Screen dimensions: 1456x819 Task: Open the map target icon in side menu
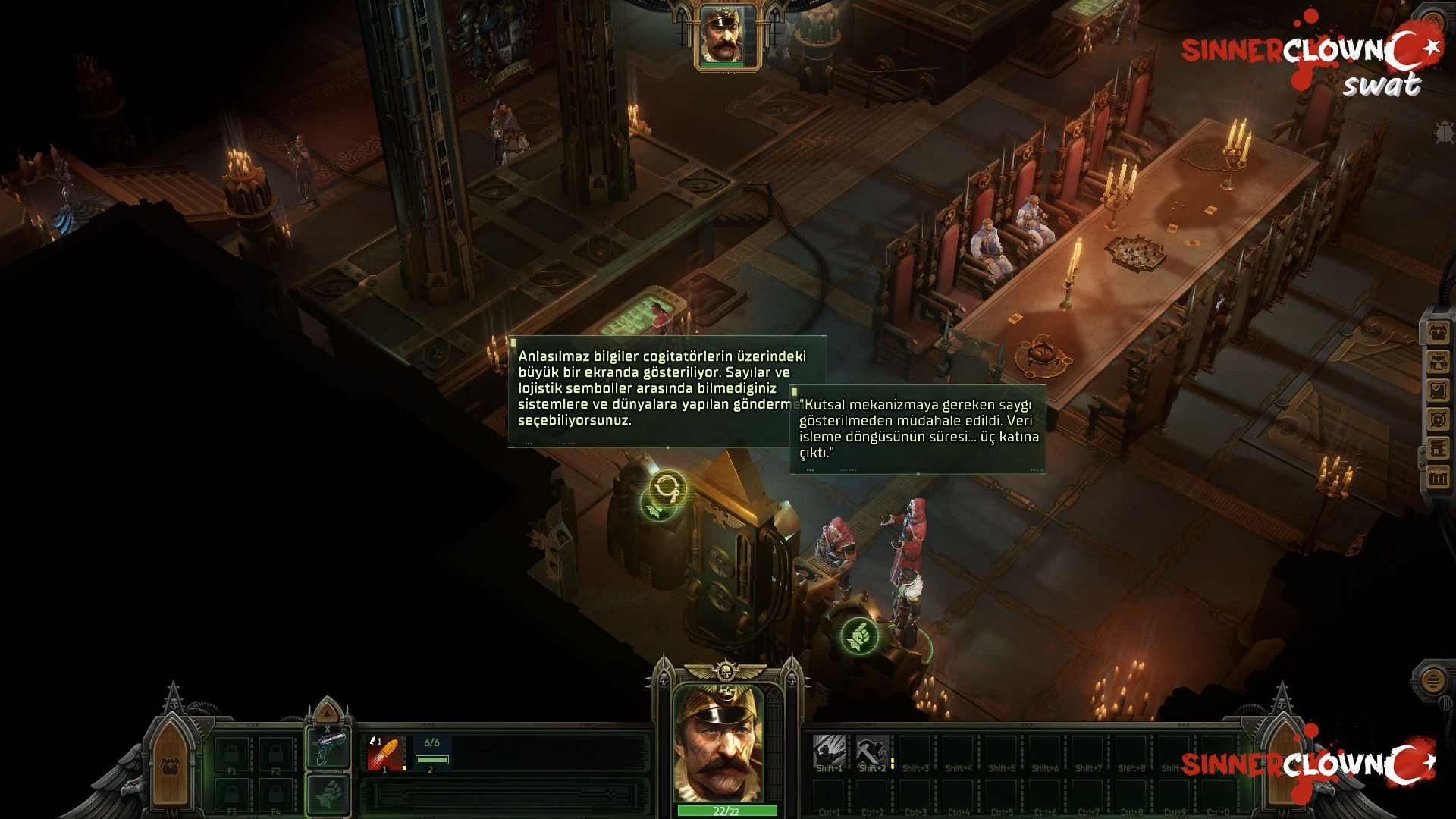[x=1438, y=419]
